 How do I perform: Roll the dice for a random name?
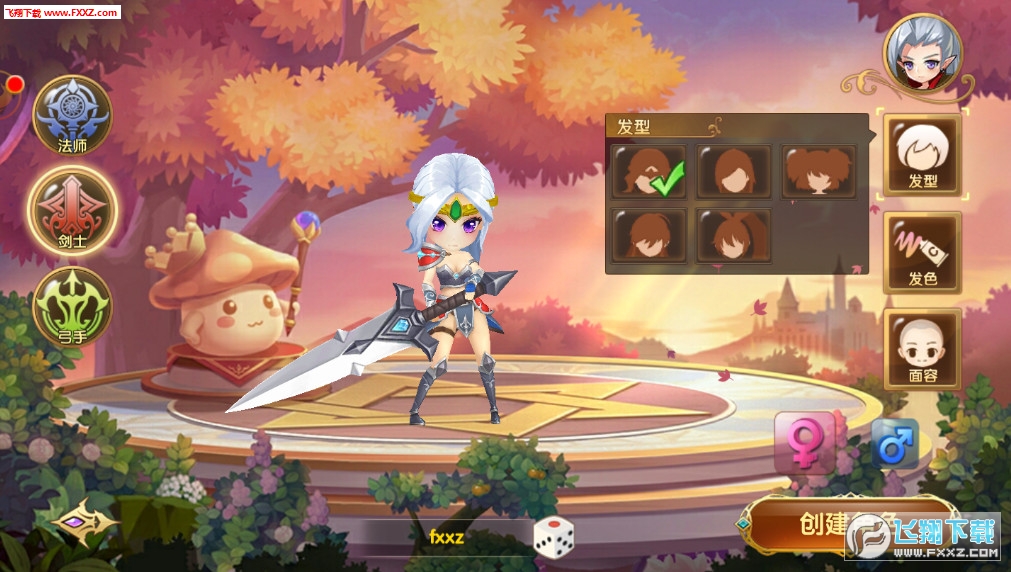point(553,537)
